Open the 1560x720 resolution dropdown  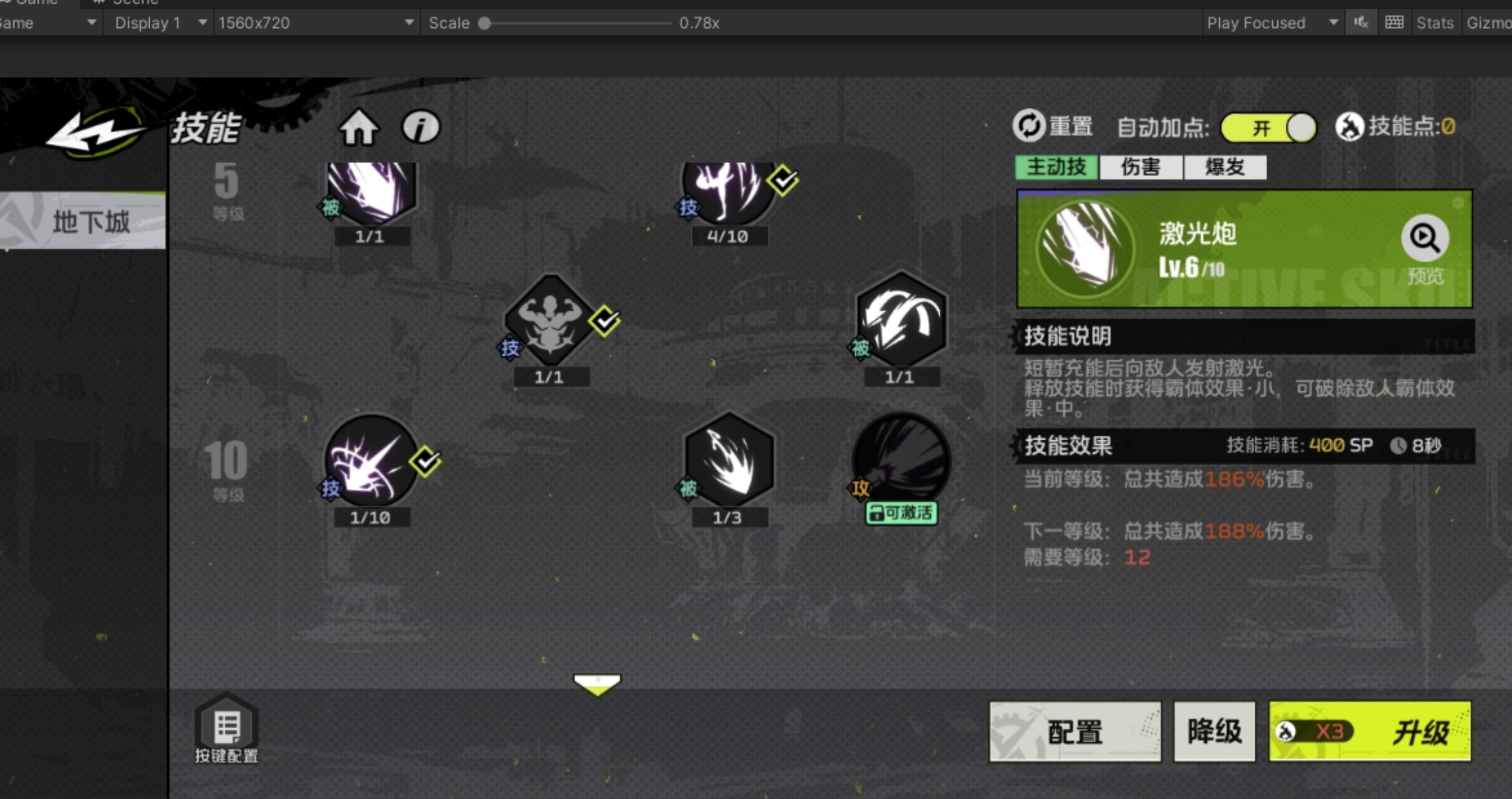(315, 23)
